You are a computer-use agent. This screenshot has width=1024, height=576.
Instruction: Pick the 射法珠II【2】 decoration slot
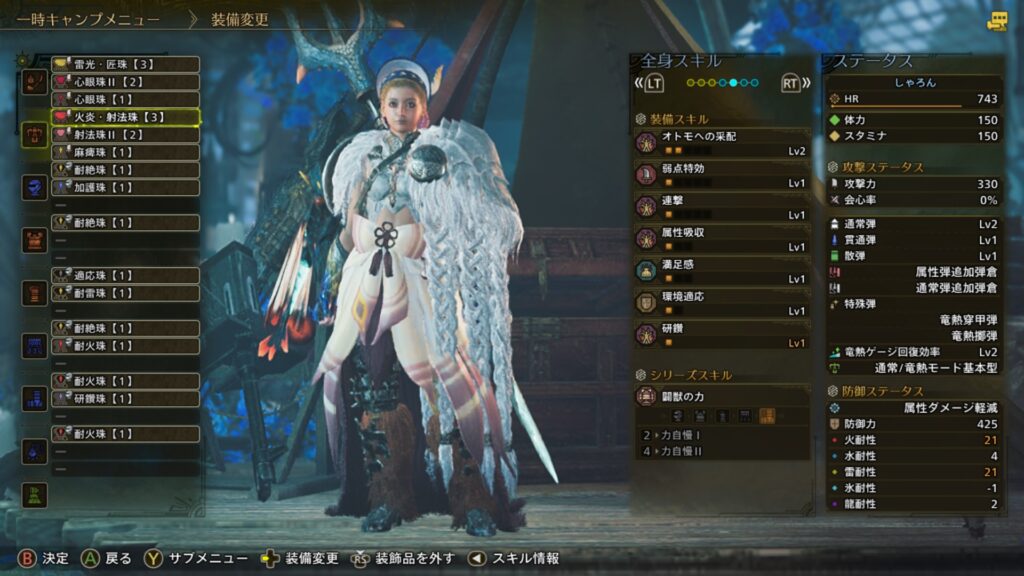point(125,134)
